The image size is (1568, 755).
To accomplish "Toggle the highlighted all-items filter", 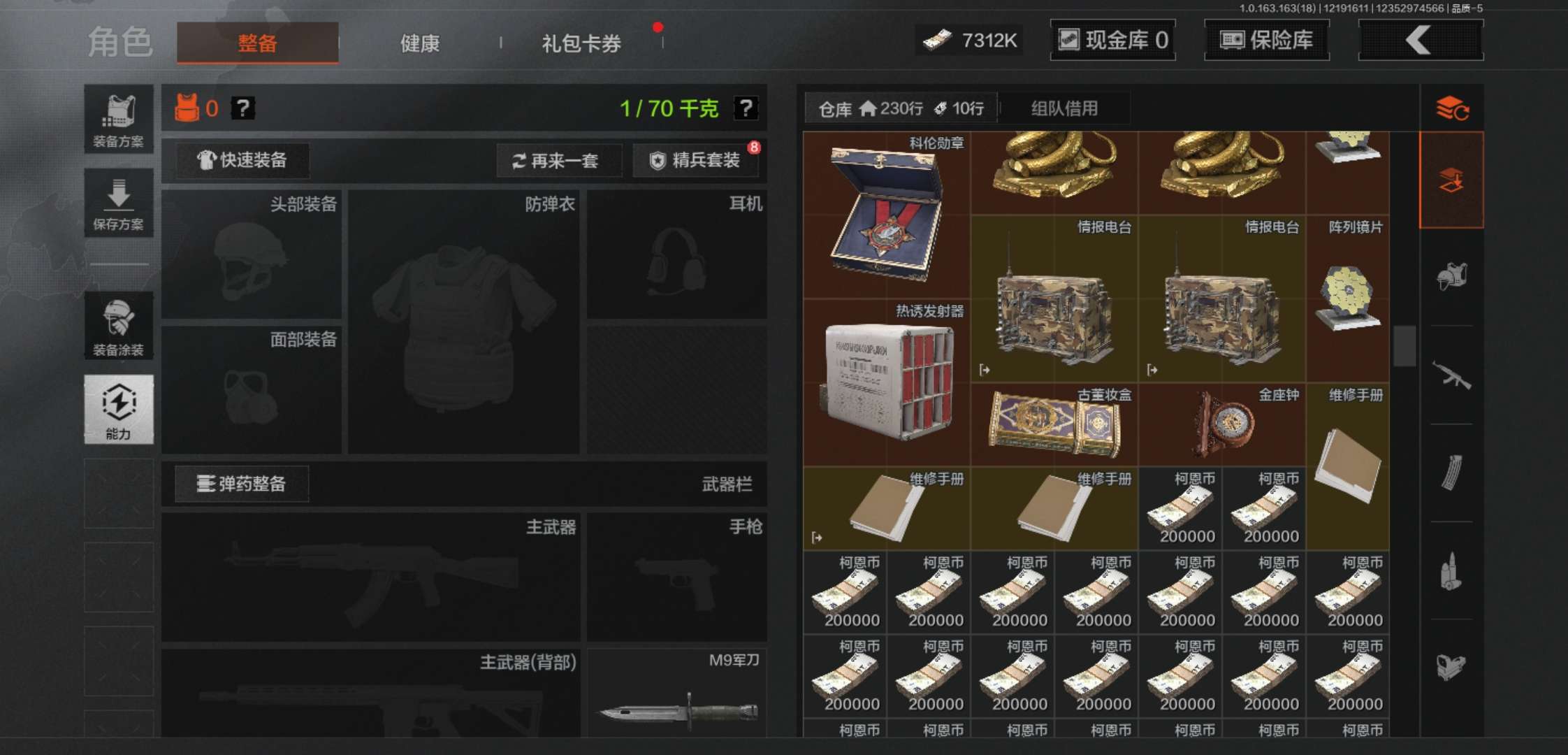I will pos(1452,179).
